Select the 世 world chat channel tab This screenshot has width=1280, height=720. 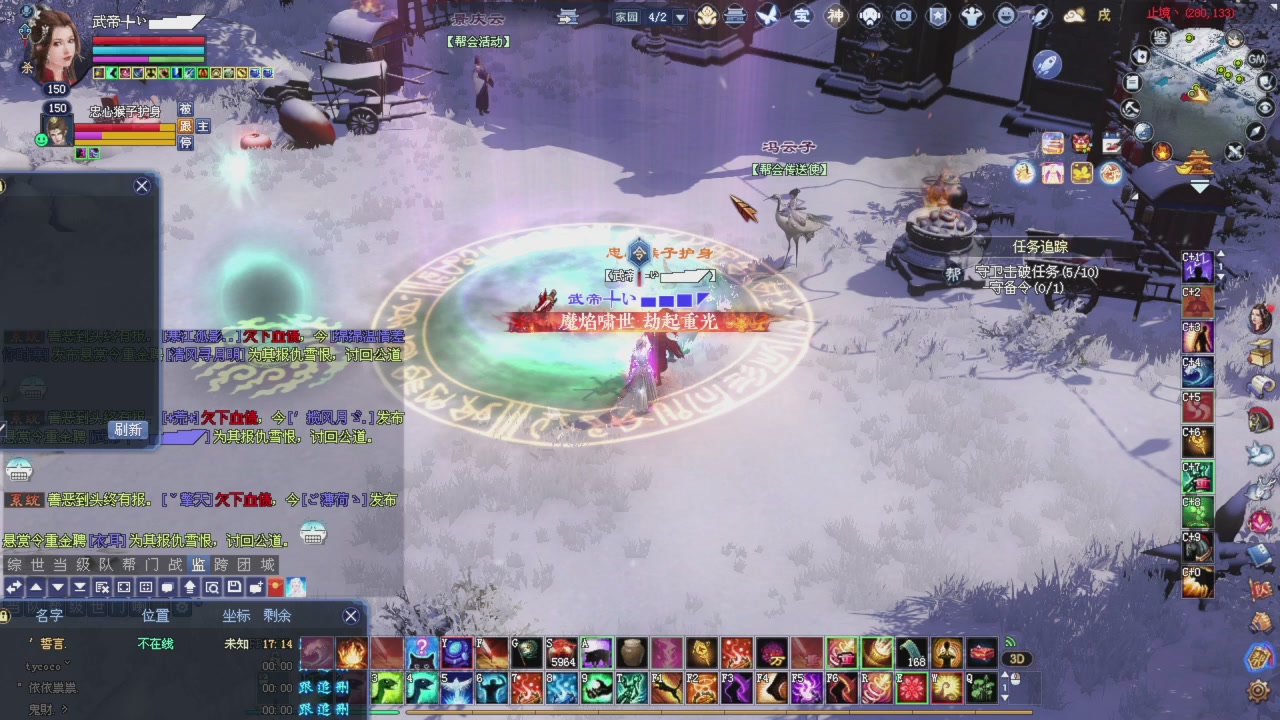pos(37,565)
